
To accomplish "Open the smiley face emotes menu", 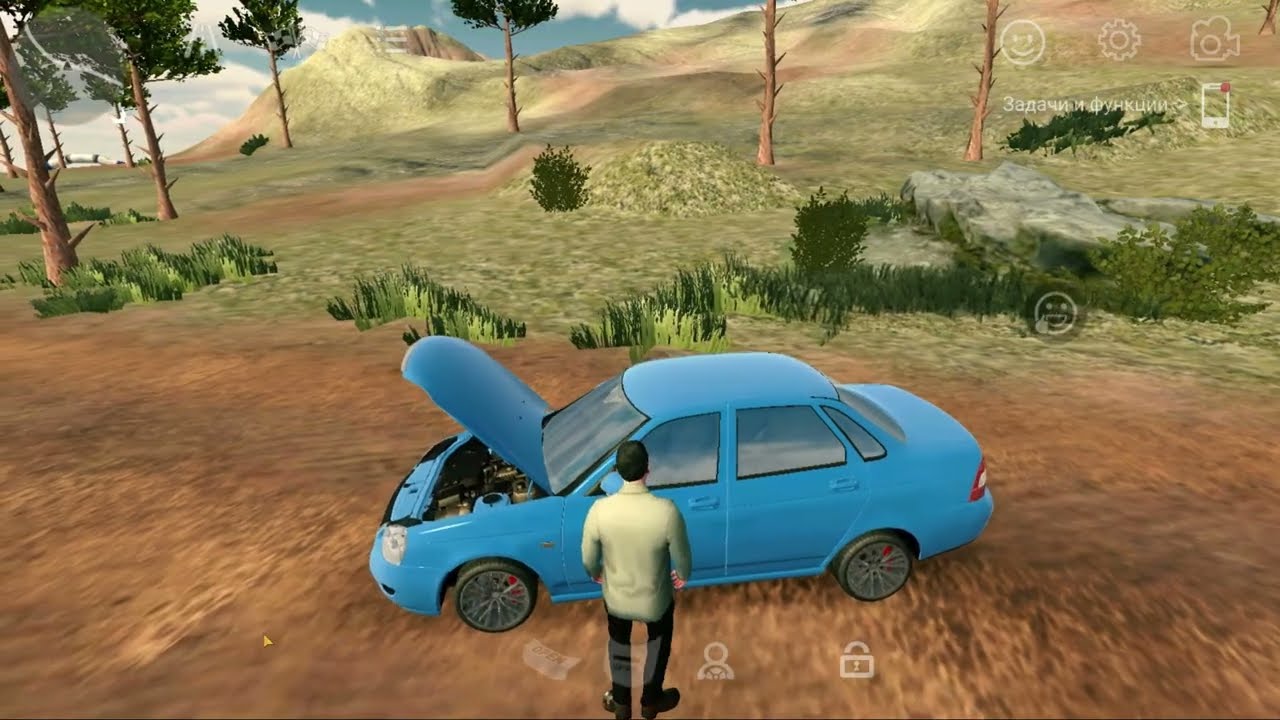I will coord(1022,43).
